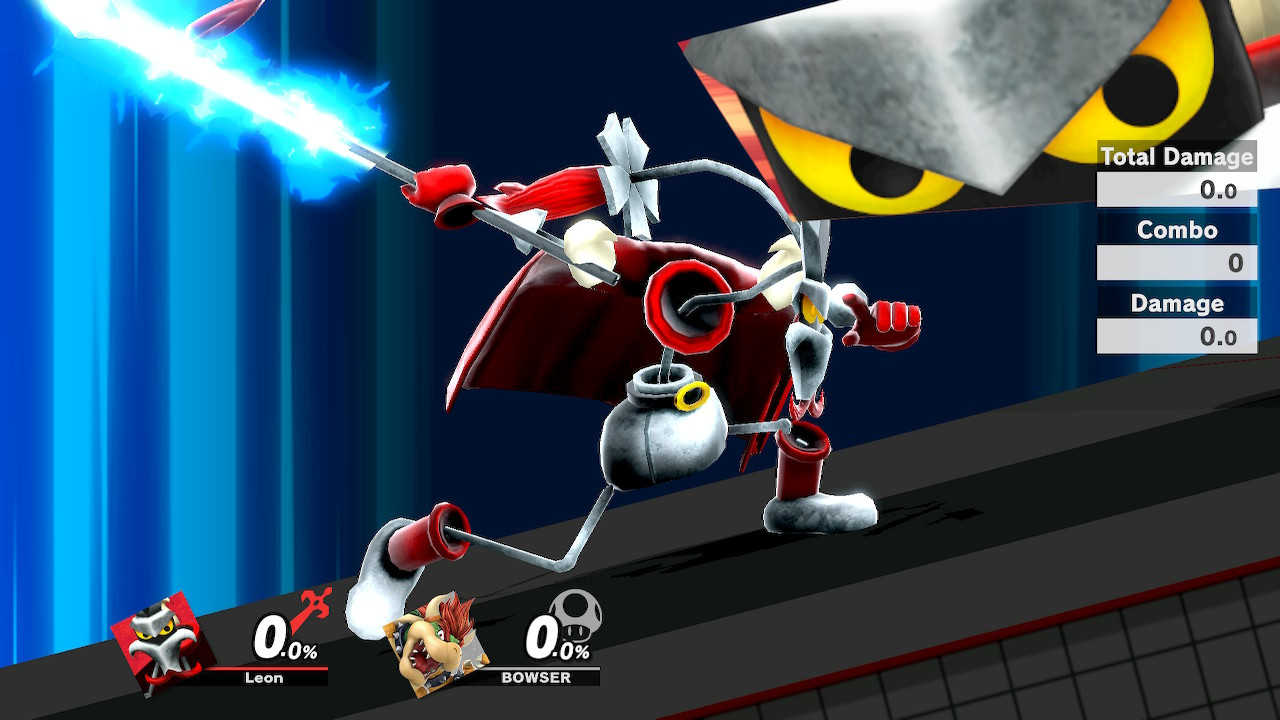Click the Super Mushroom icon beside Bowser's percentage
Screen dimensions: 1280x720
pos(576,620)
